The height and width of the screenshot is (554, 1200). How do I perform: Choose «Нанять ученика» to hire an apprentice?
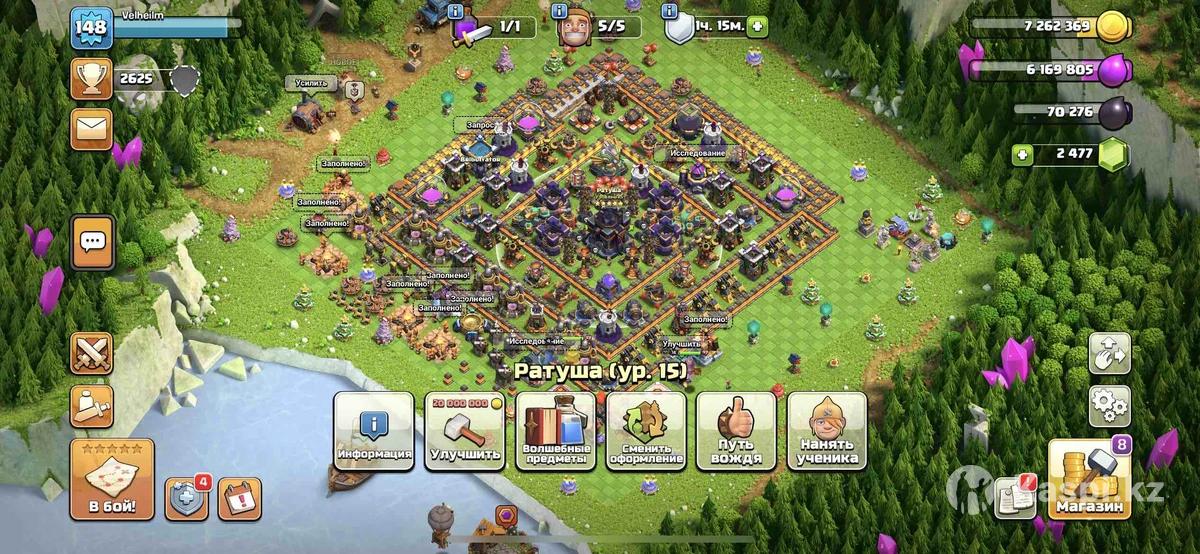pos(827,430)
